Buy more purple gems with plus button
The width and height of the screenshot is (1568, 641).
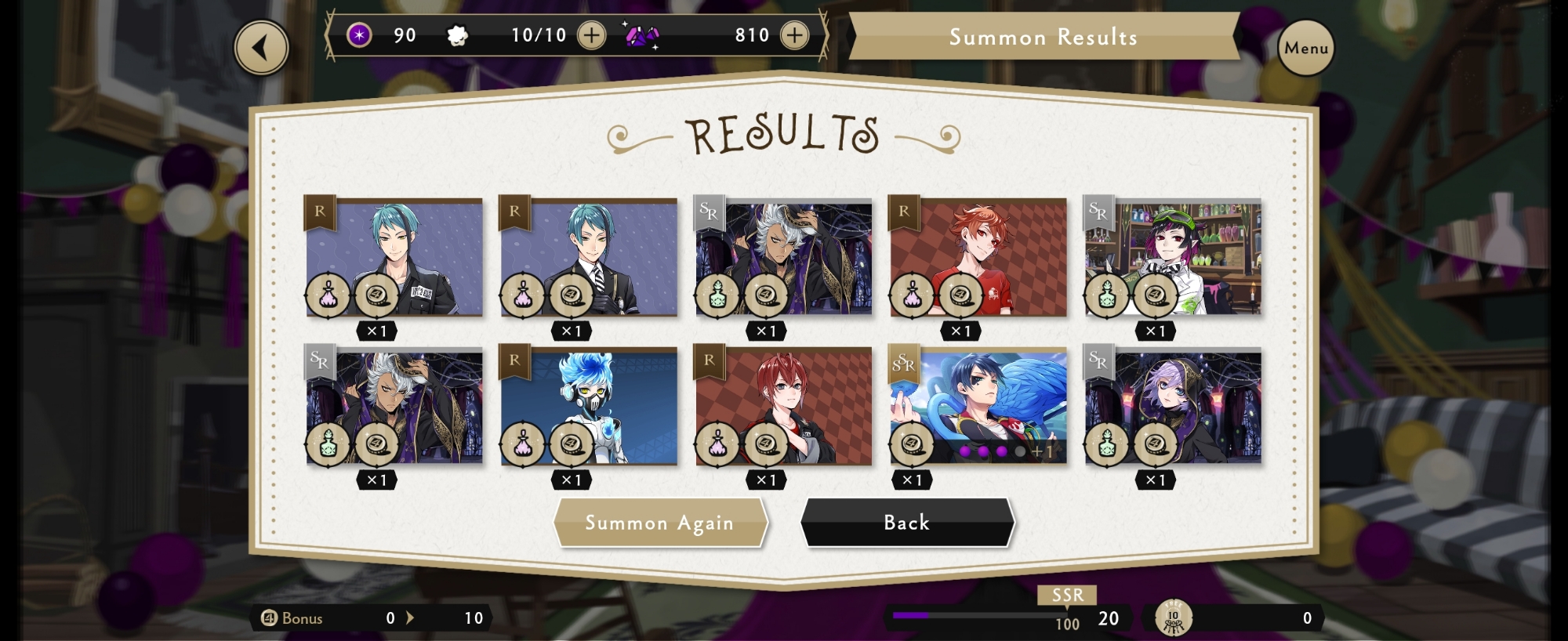pos(794,35)
